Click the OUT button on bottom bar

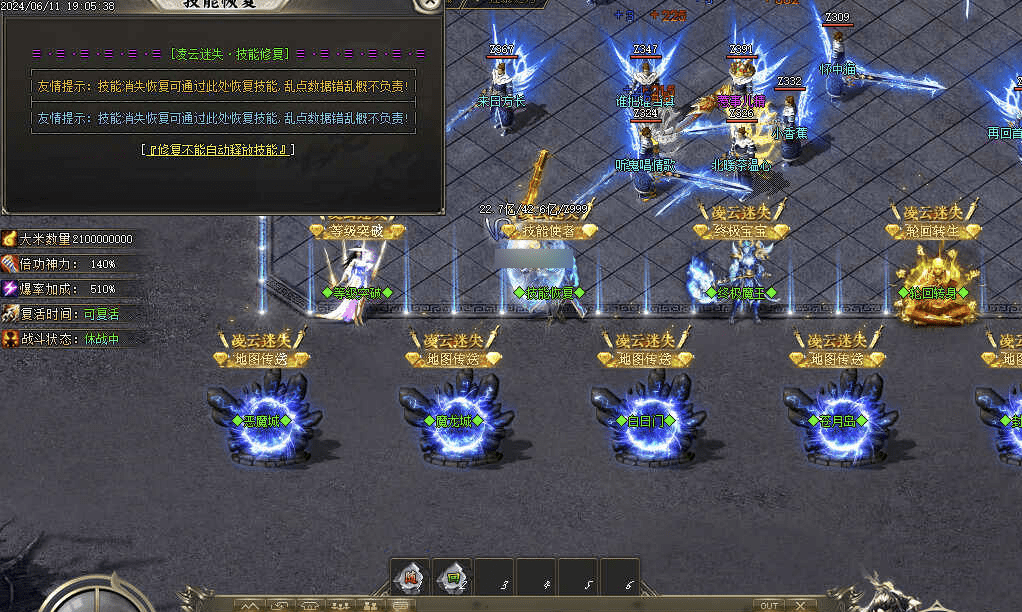[768, 605]
